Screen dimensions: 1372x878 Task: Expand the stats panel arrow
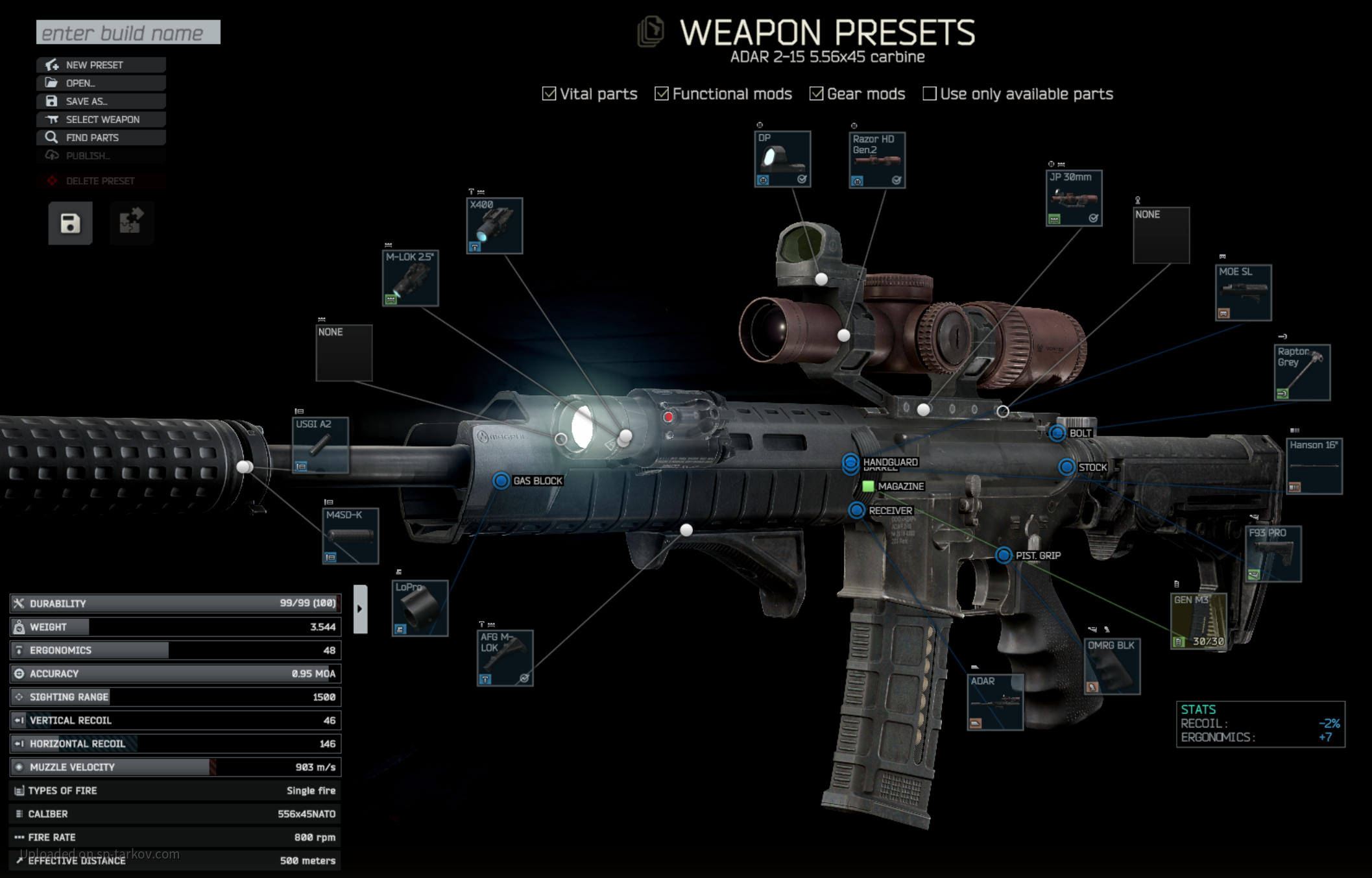[360, 609]
